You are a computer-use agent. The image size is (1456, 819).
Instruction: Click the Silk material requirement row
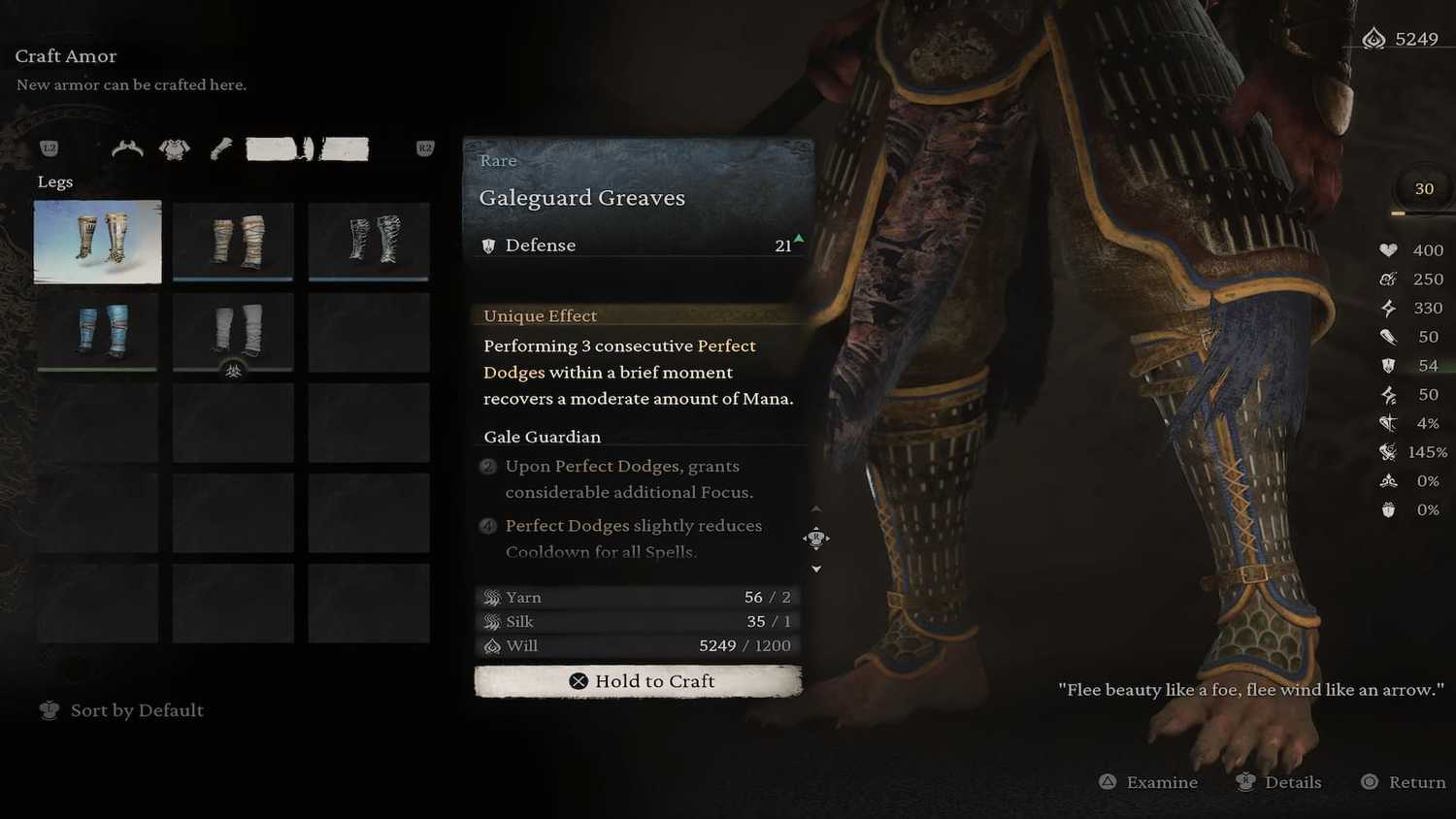click(638, 621)
